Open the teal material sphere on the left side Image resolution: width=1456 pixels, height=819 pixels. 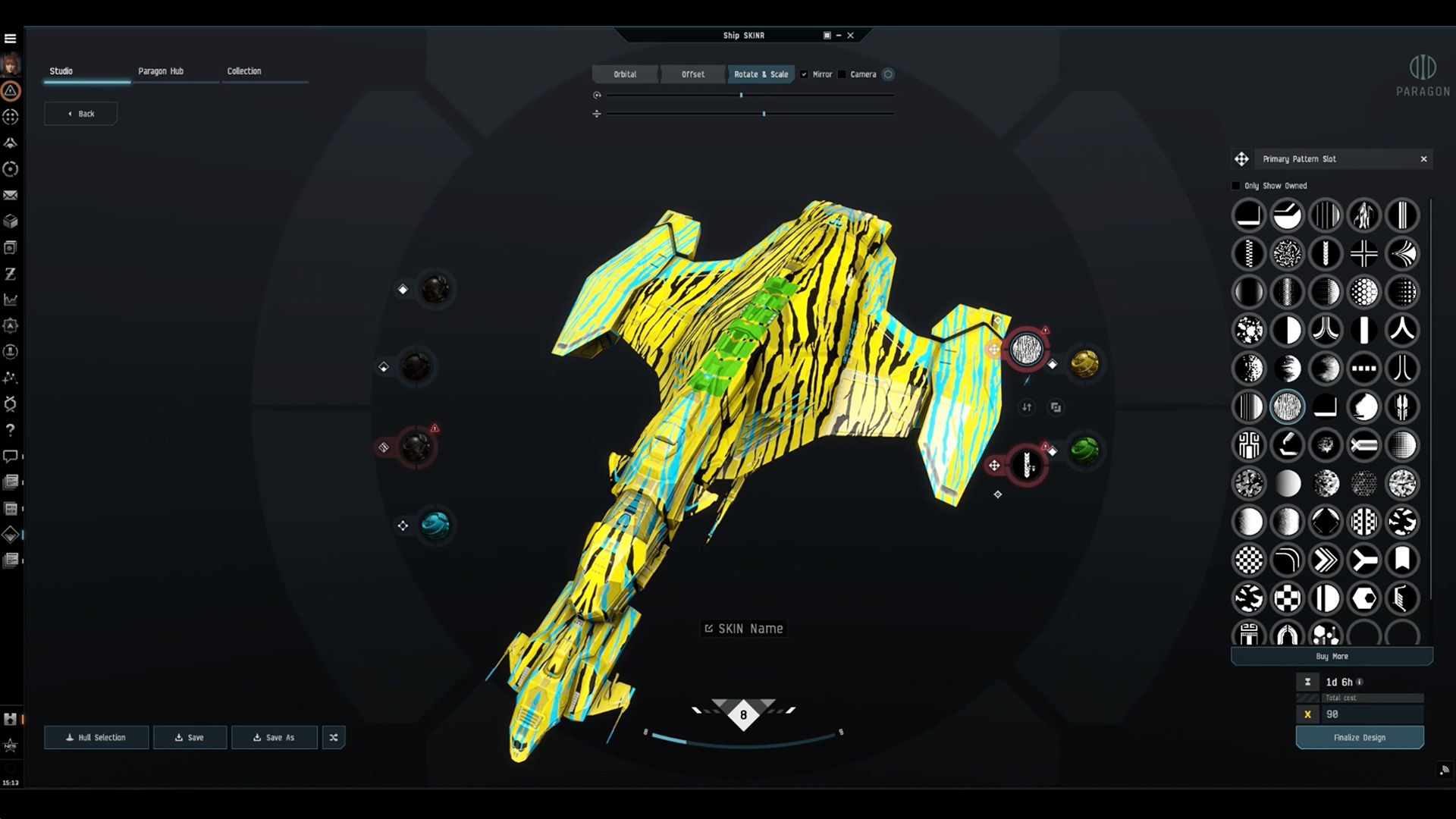[434, 525]
